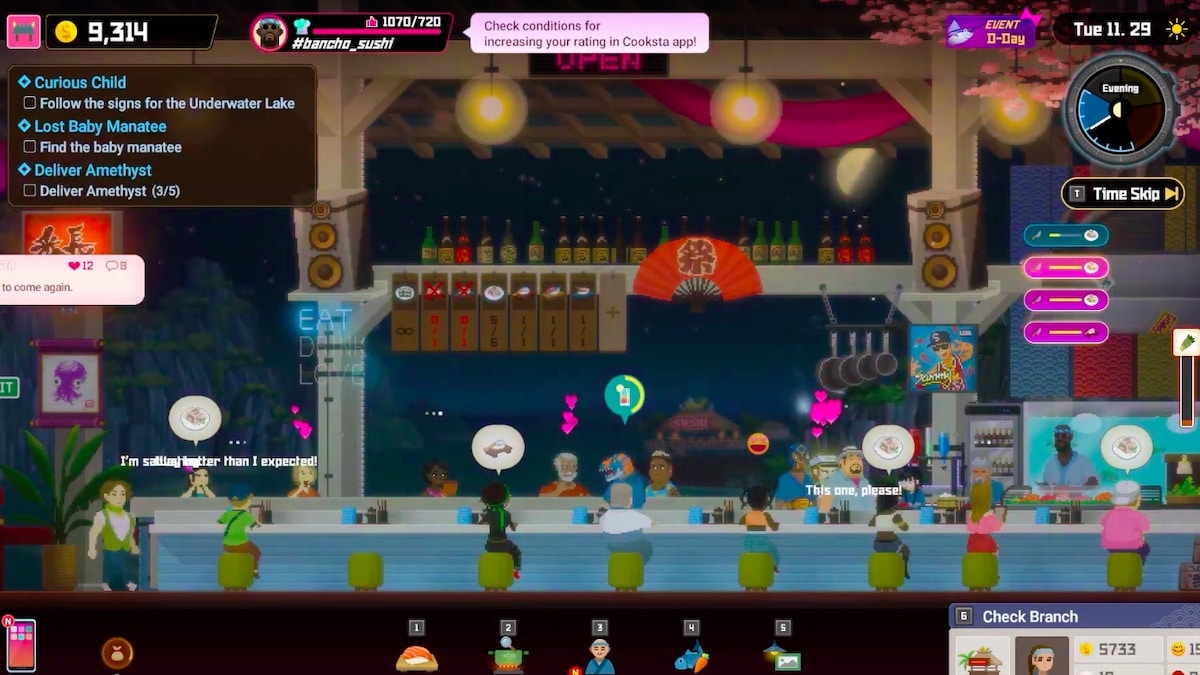Open the Check Branch panel

[x=1030, y=616]
